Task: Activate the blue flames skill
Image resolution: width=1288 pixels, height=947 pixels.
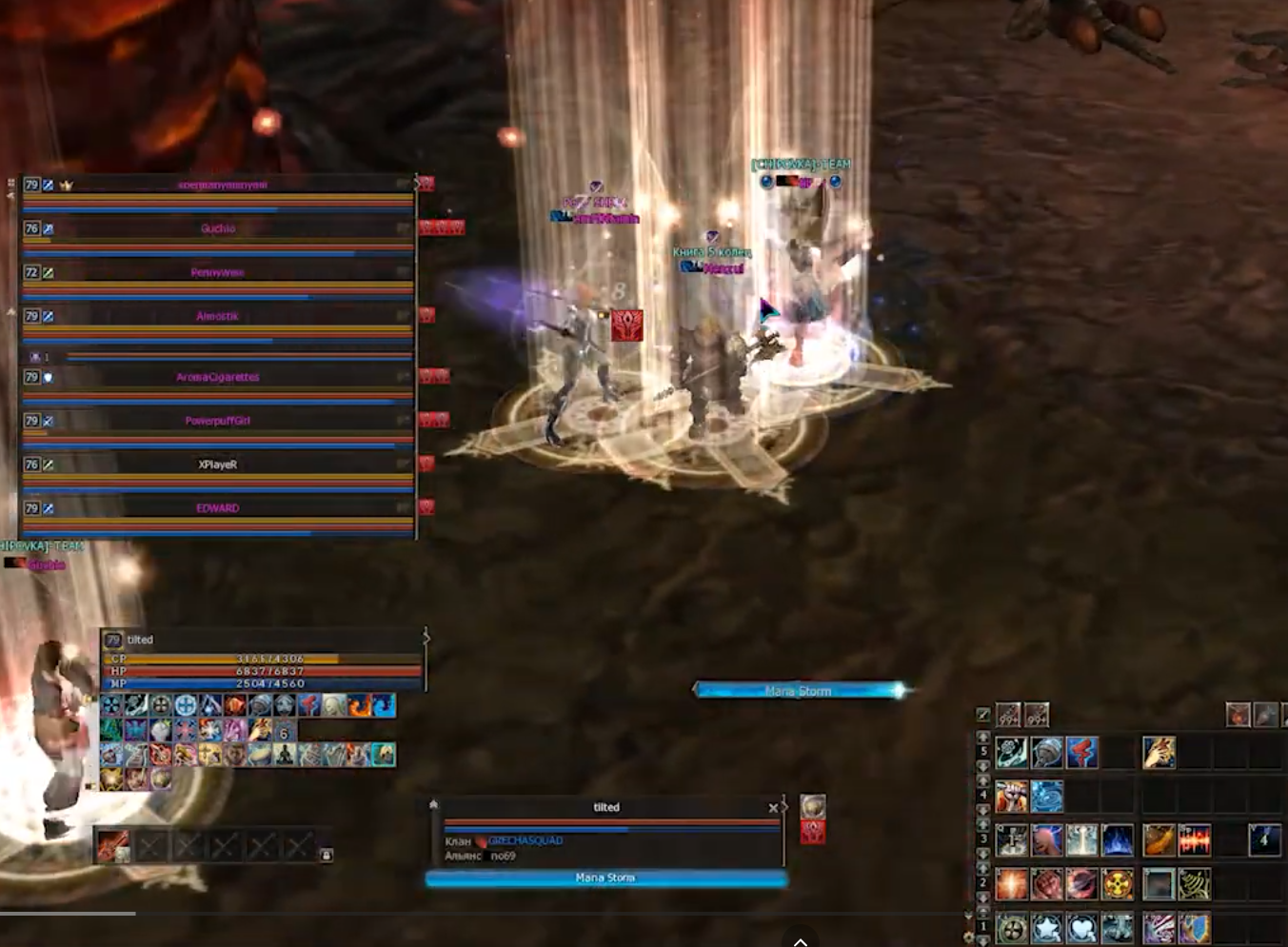Action: (x=1118, y=840)
